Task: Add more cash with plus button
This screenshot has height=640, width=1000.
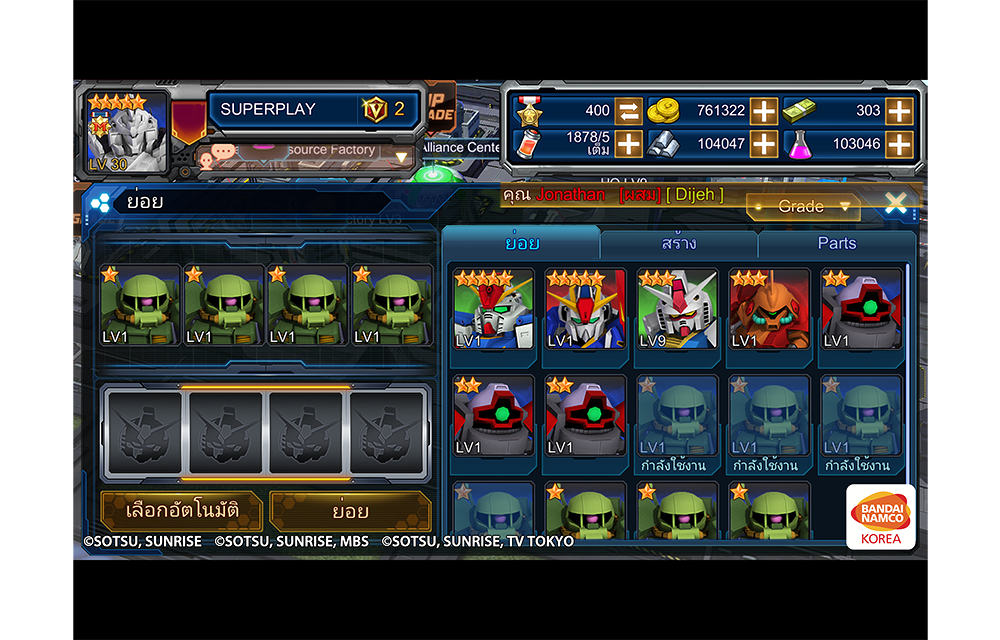Action: click(899, 111)
